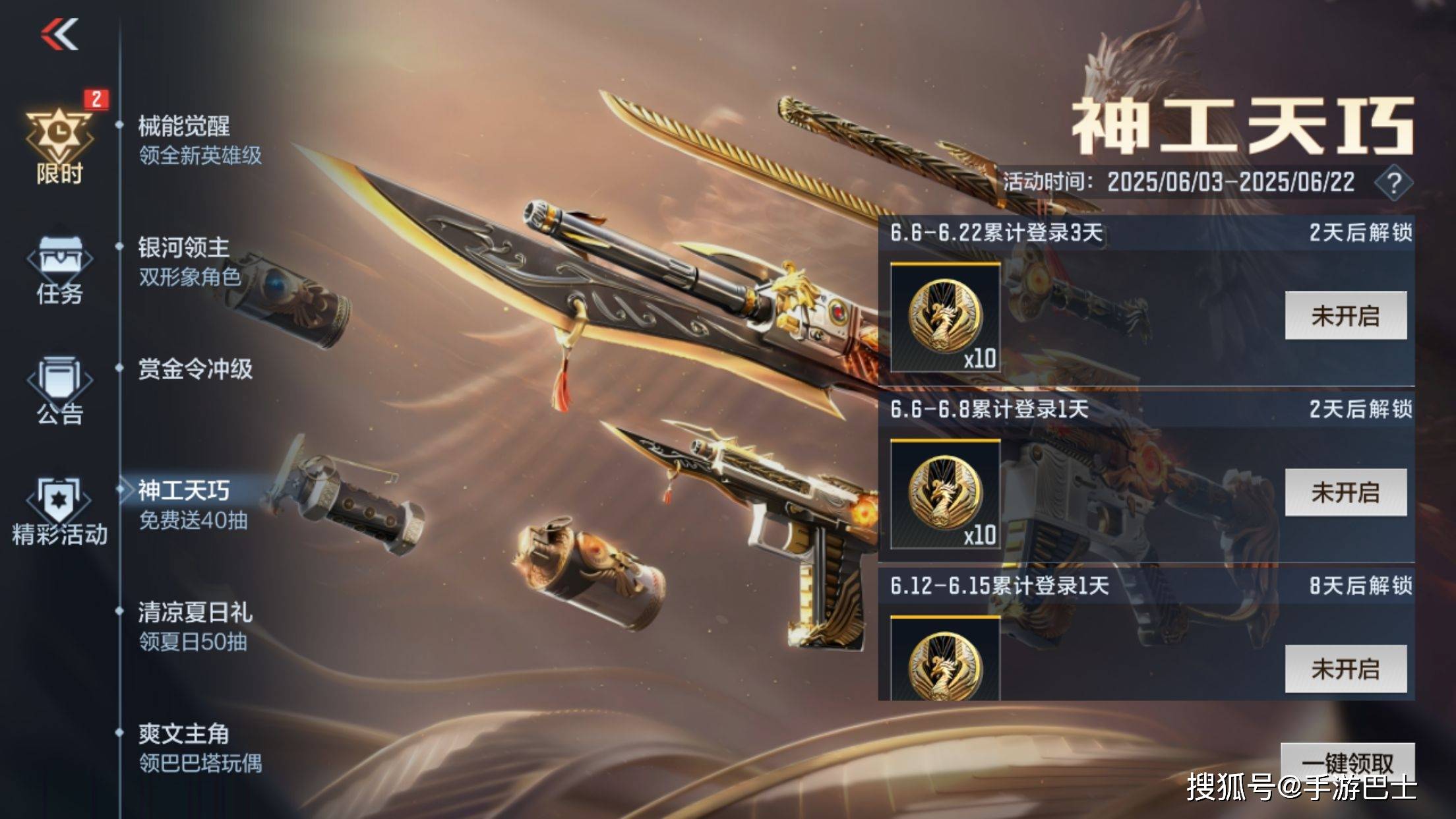Open the 爽文主角 event entry
The width and height of the screenshot is (1456, 819).
[198, 747]
